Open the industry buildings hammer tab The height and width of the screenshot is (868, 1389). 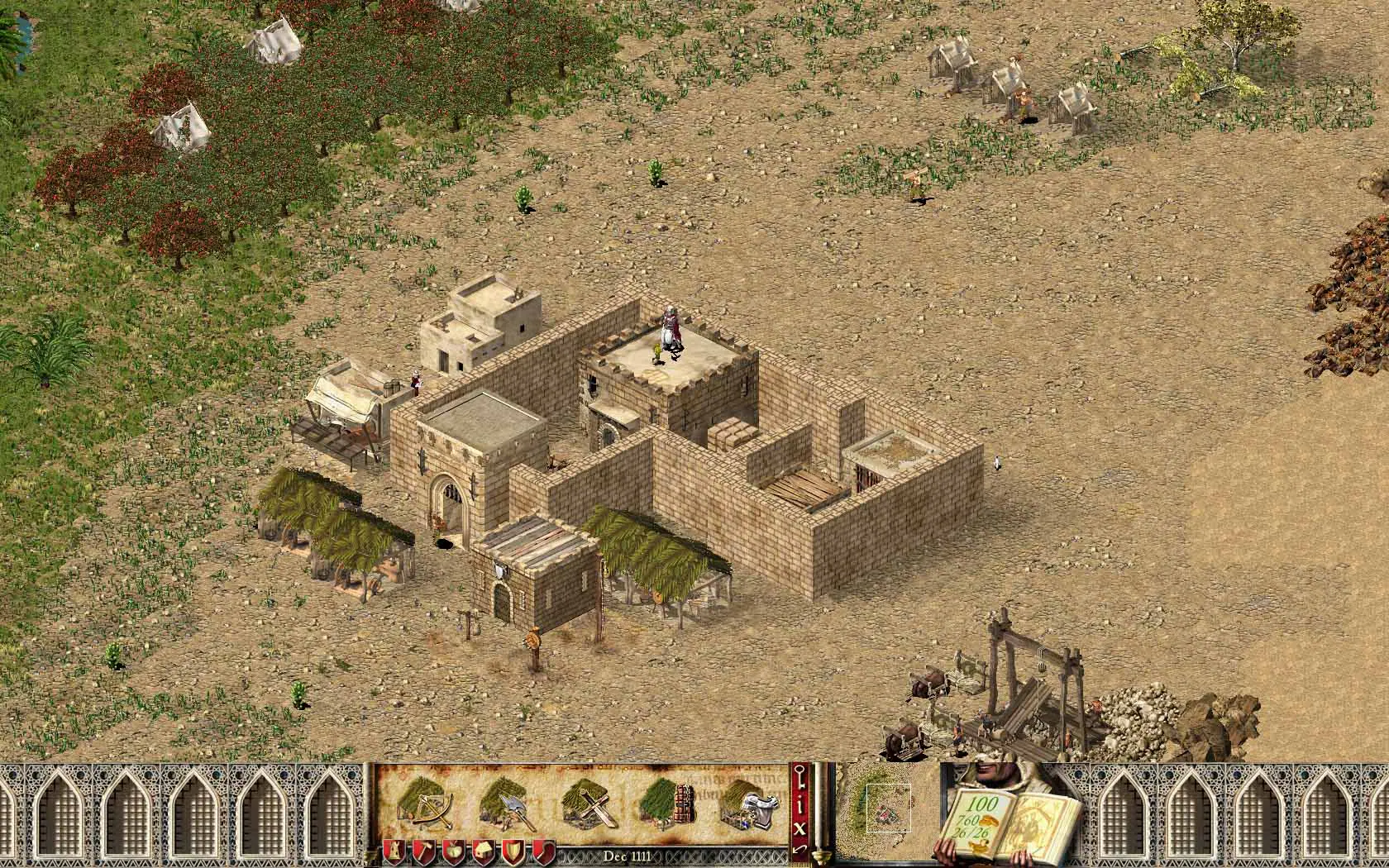424,851
